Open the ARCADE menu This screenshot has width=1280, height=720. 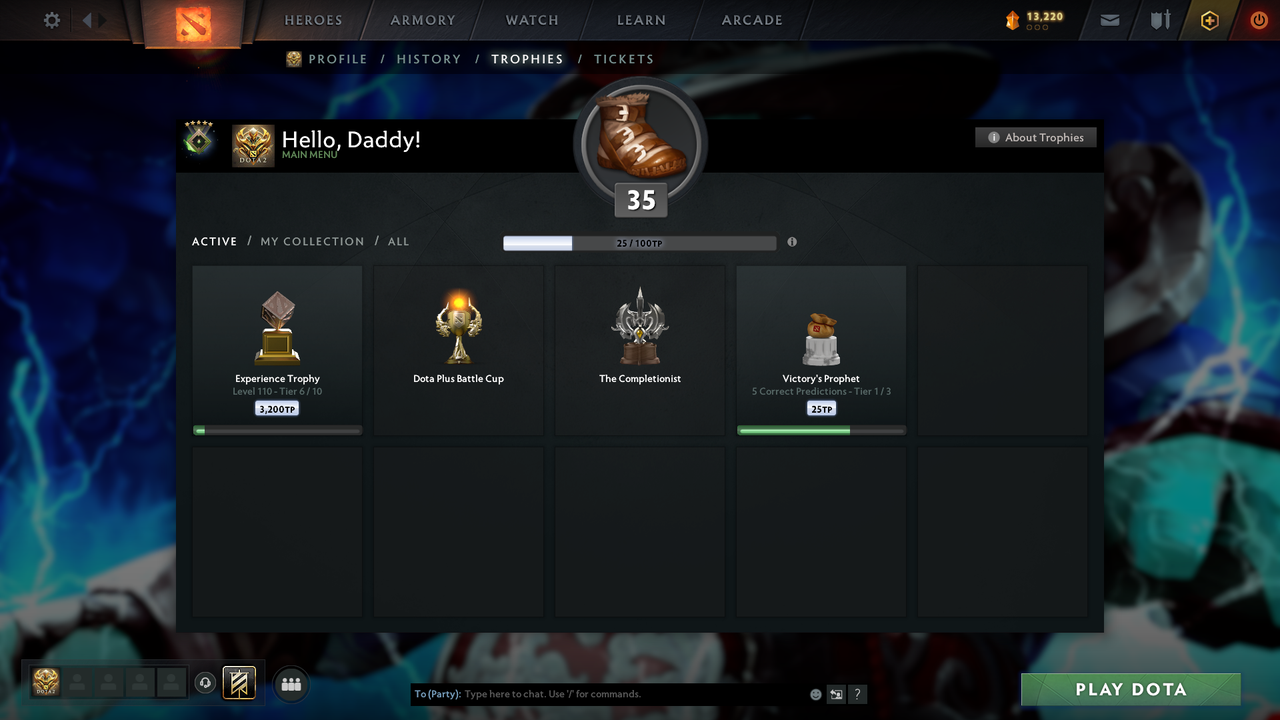(751, 19)
